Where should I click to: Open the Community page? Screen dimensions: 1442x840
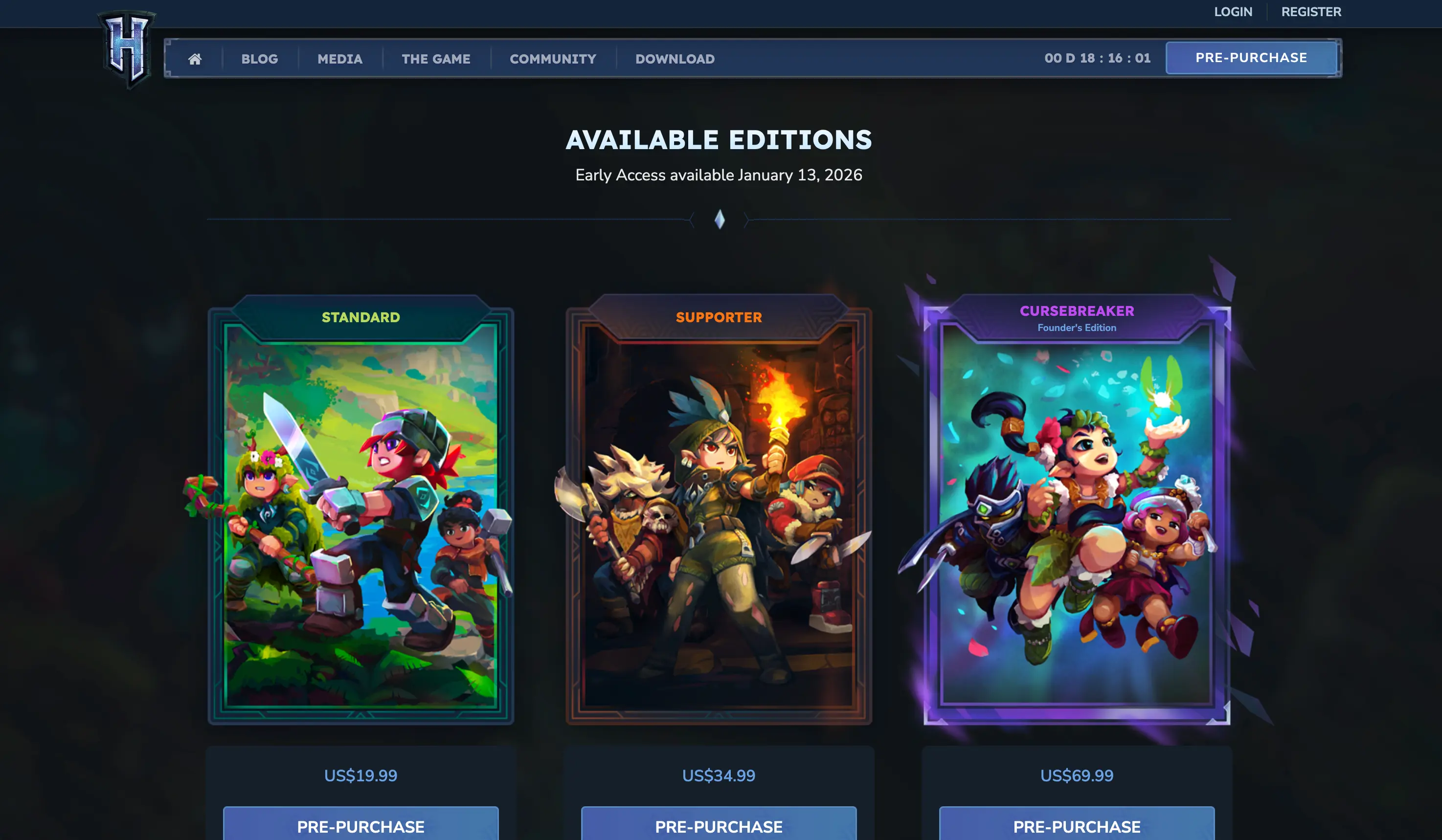(x=553, y=59)
